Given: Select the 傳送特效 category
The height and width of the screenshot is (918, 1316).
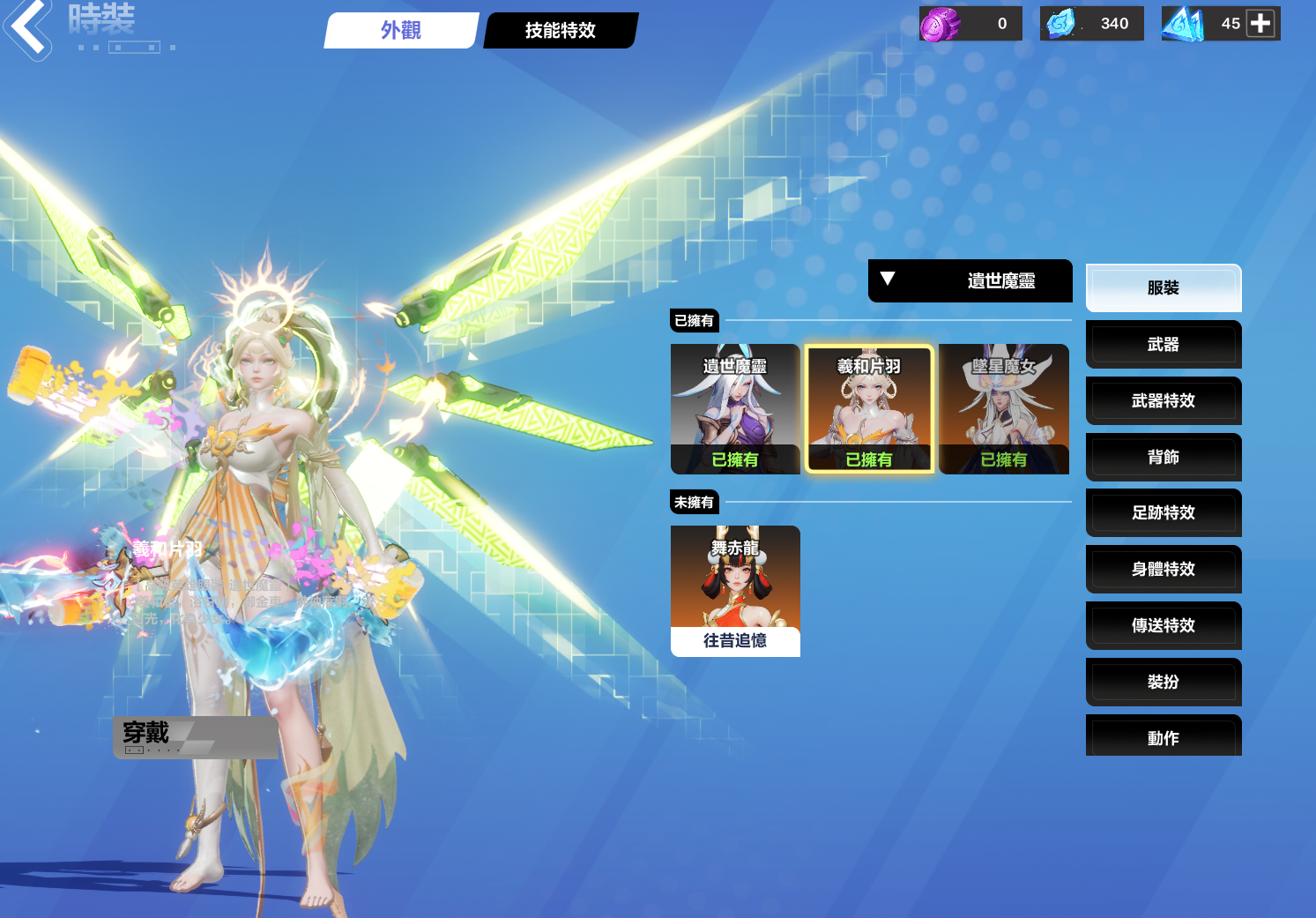Looking at the screenshot, I should [x=1164, y=626].
